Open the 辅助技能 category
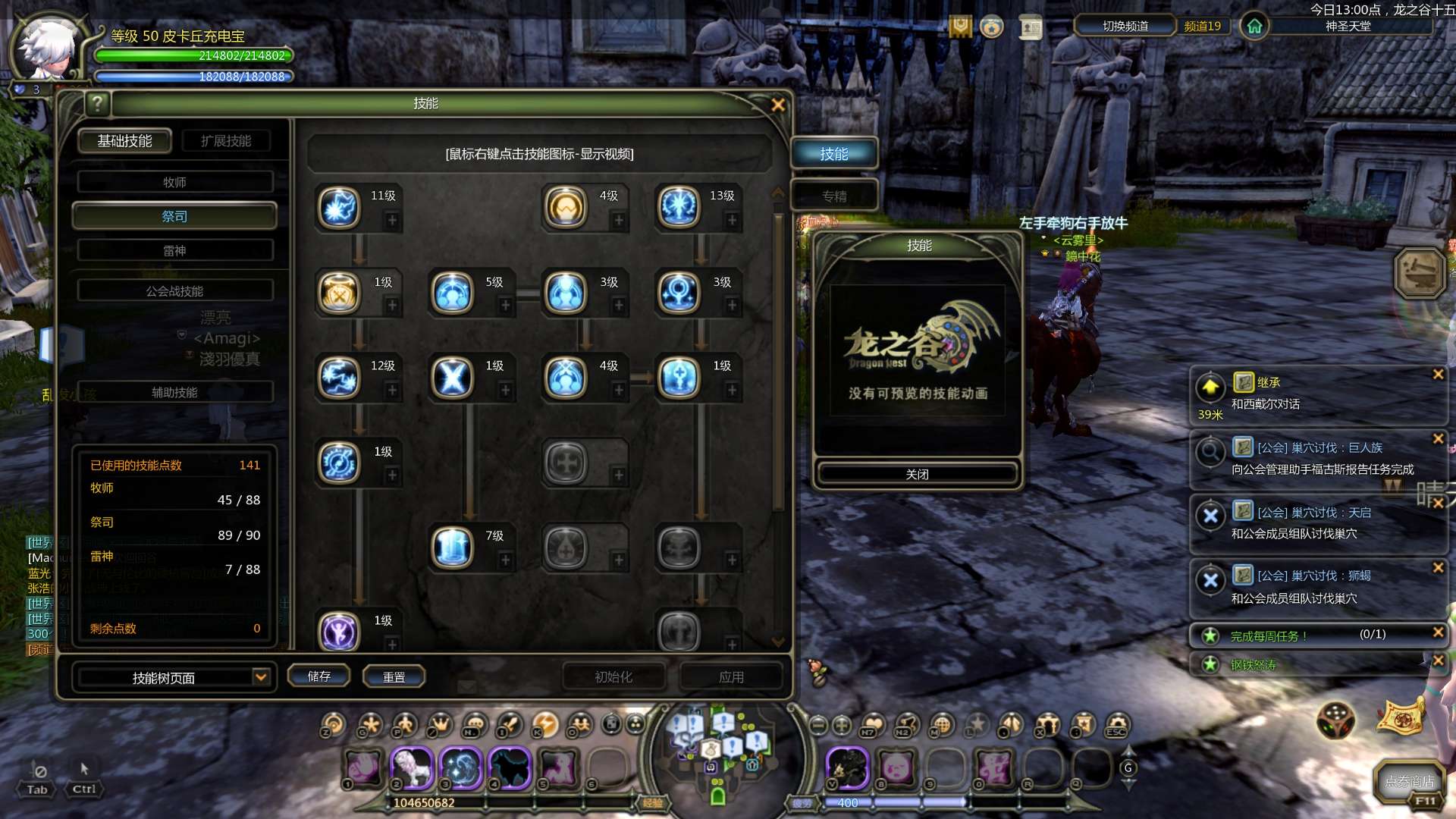Image resolution: width=1456 pixels, height=819 pixels. [x=174, y=392]
